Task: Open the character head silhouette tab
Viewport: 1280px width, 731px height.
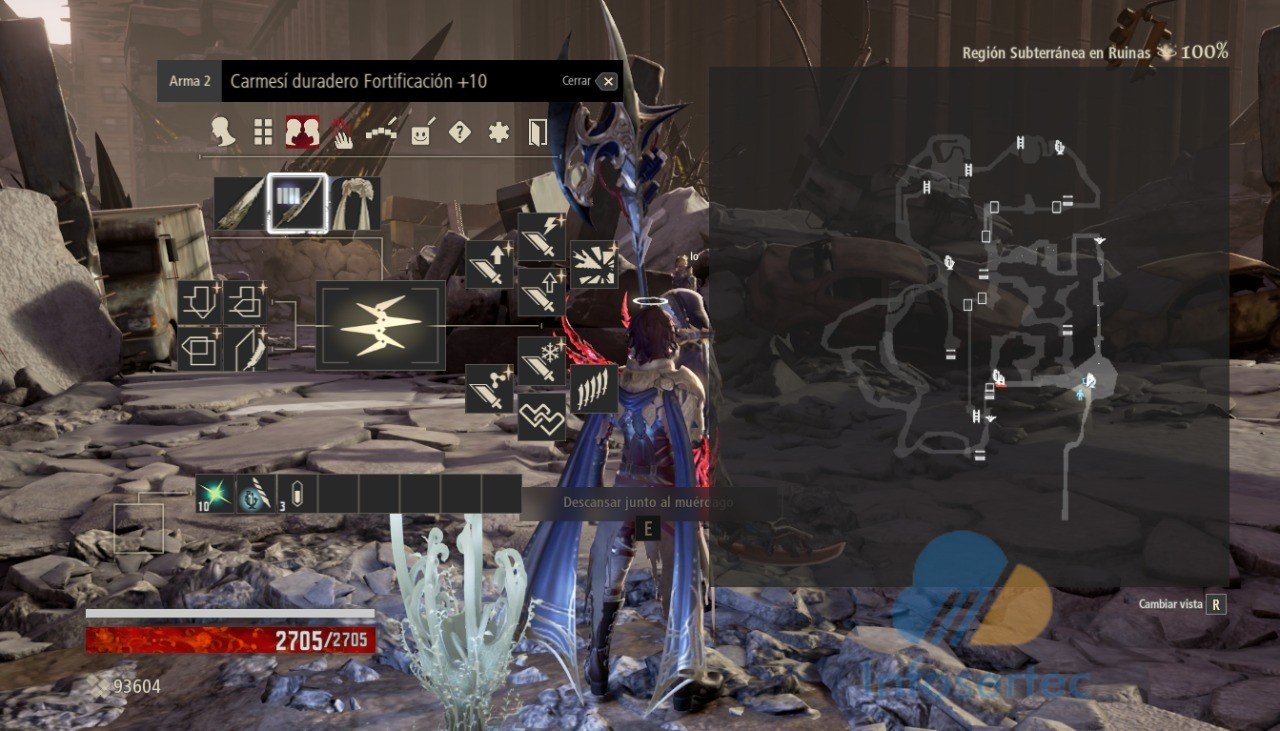Action: click(x=223, y=132)
